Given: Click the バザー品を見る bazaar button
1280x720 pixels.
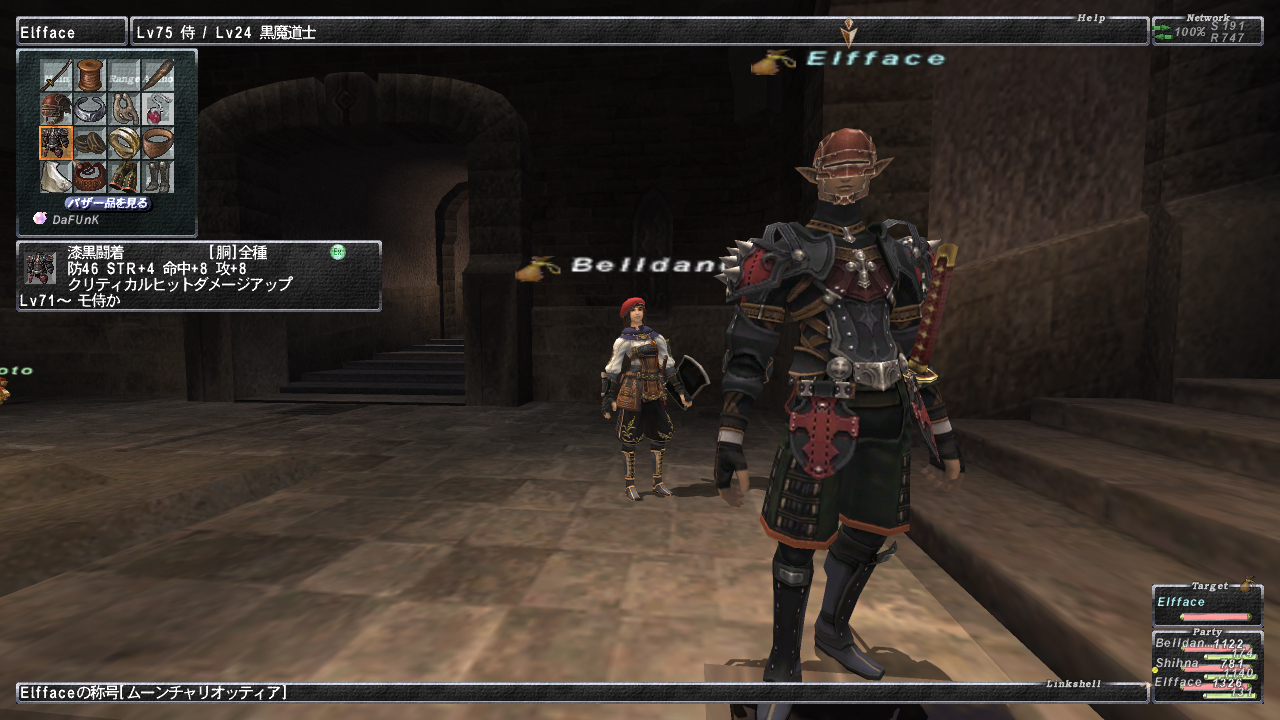Looking at the screenshot, I should point(108,203).
